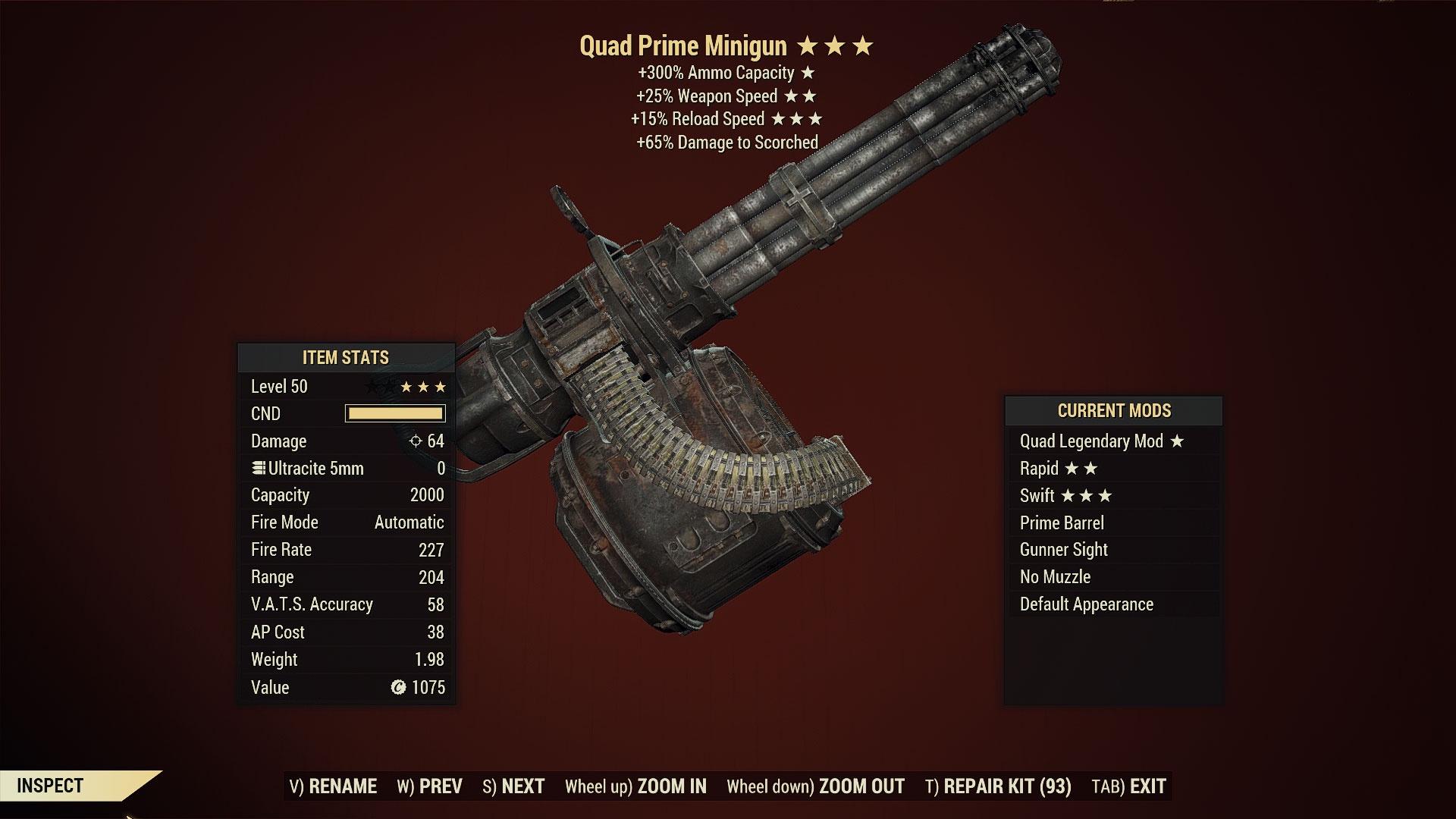Click the star after +300% Ammo Capacity

click(808, 74)
